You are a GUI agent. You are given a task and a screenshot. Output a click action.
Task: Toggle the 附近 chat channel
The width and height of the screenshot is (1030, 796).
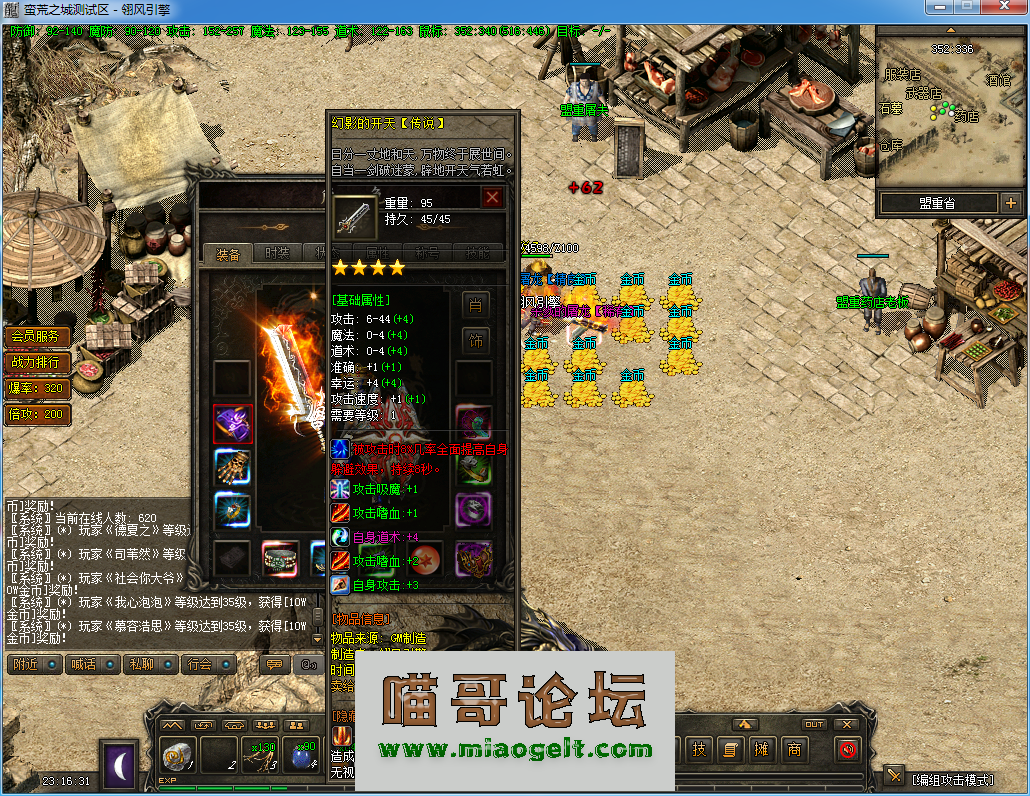pyautogui.click(x=34, y=664)
